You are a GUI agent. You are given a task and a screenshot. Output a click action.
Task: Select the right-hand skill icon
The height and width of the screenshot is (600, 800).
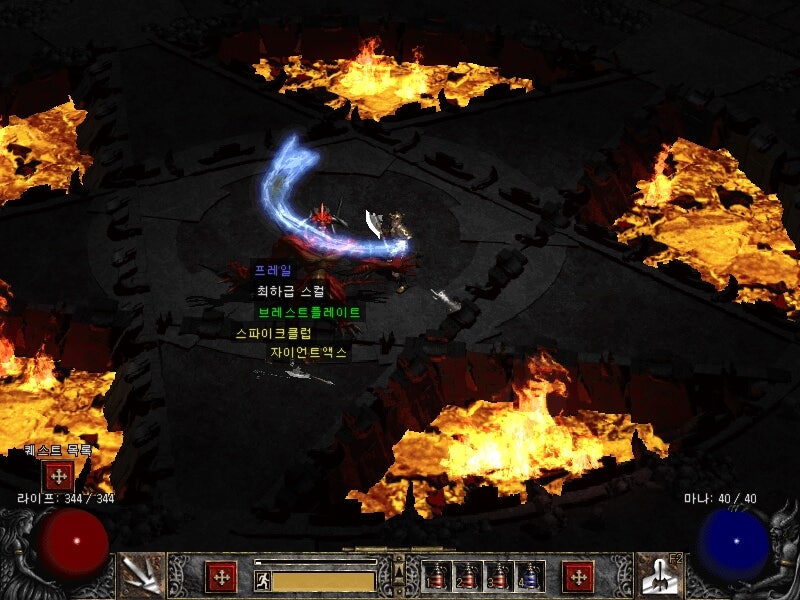click(659, 575)
